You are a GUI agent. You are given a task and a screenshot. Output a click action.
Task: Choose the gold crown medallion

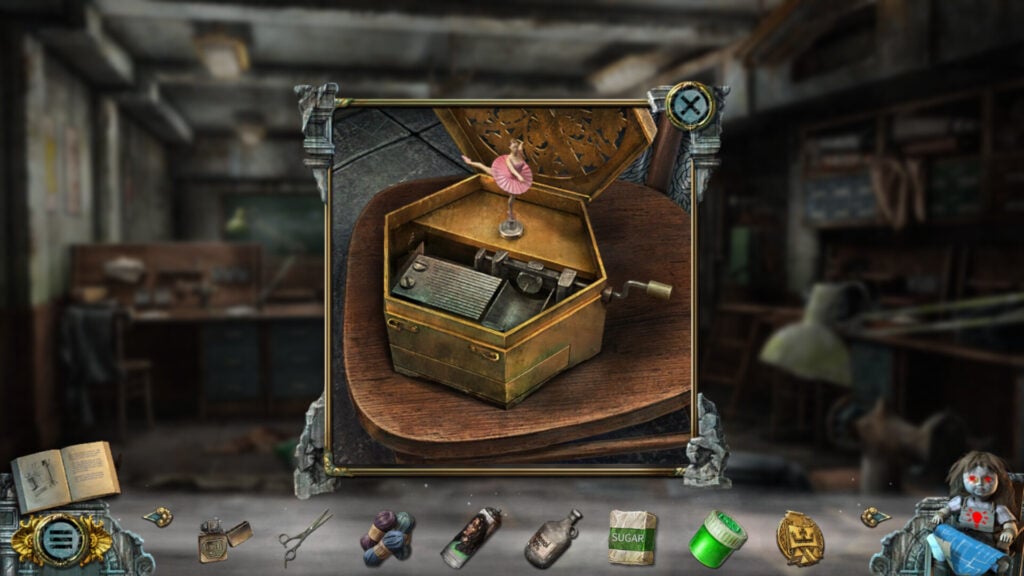(x=800, y=537)
